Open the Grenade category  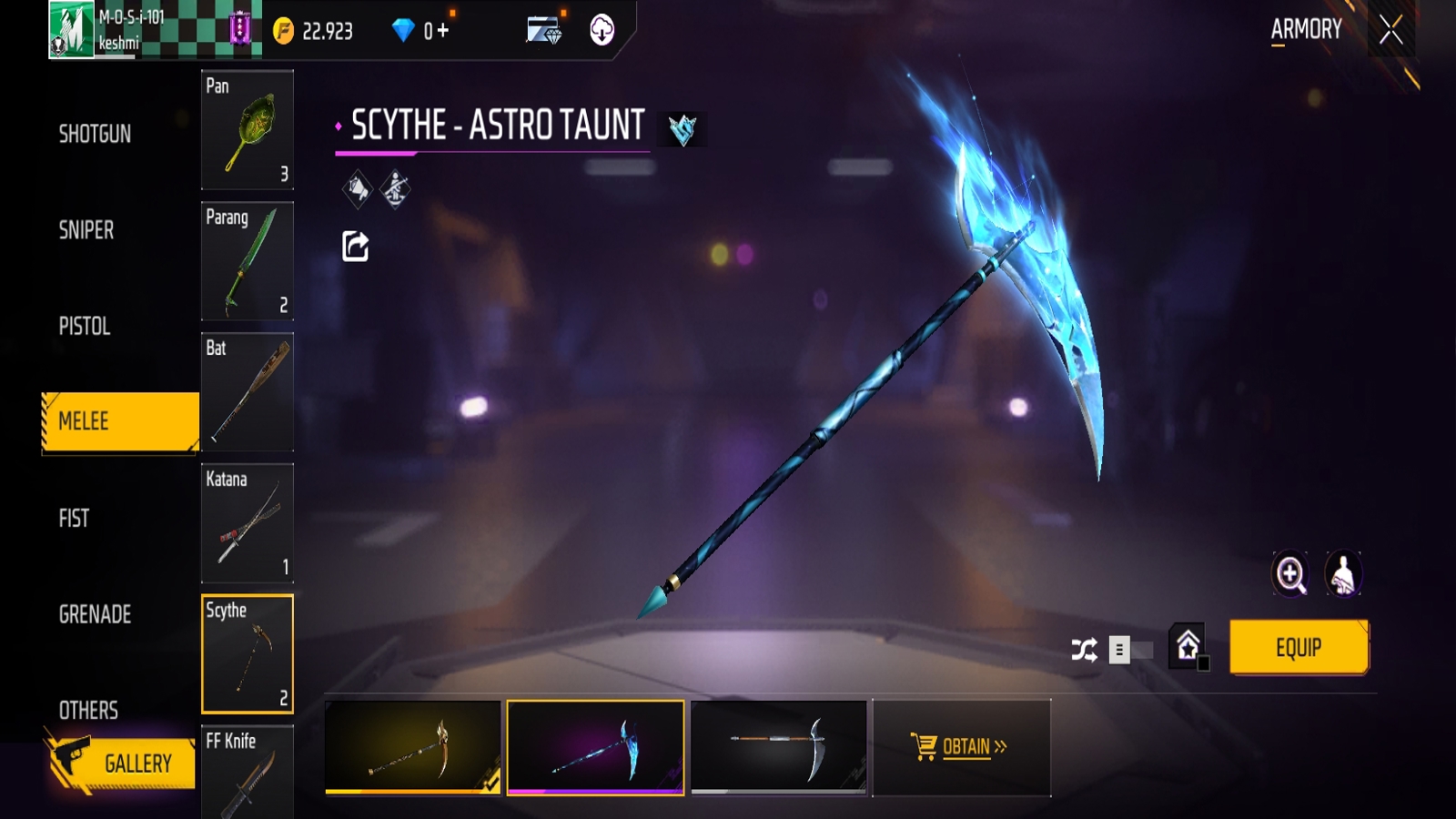[96, 615]
